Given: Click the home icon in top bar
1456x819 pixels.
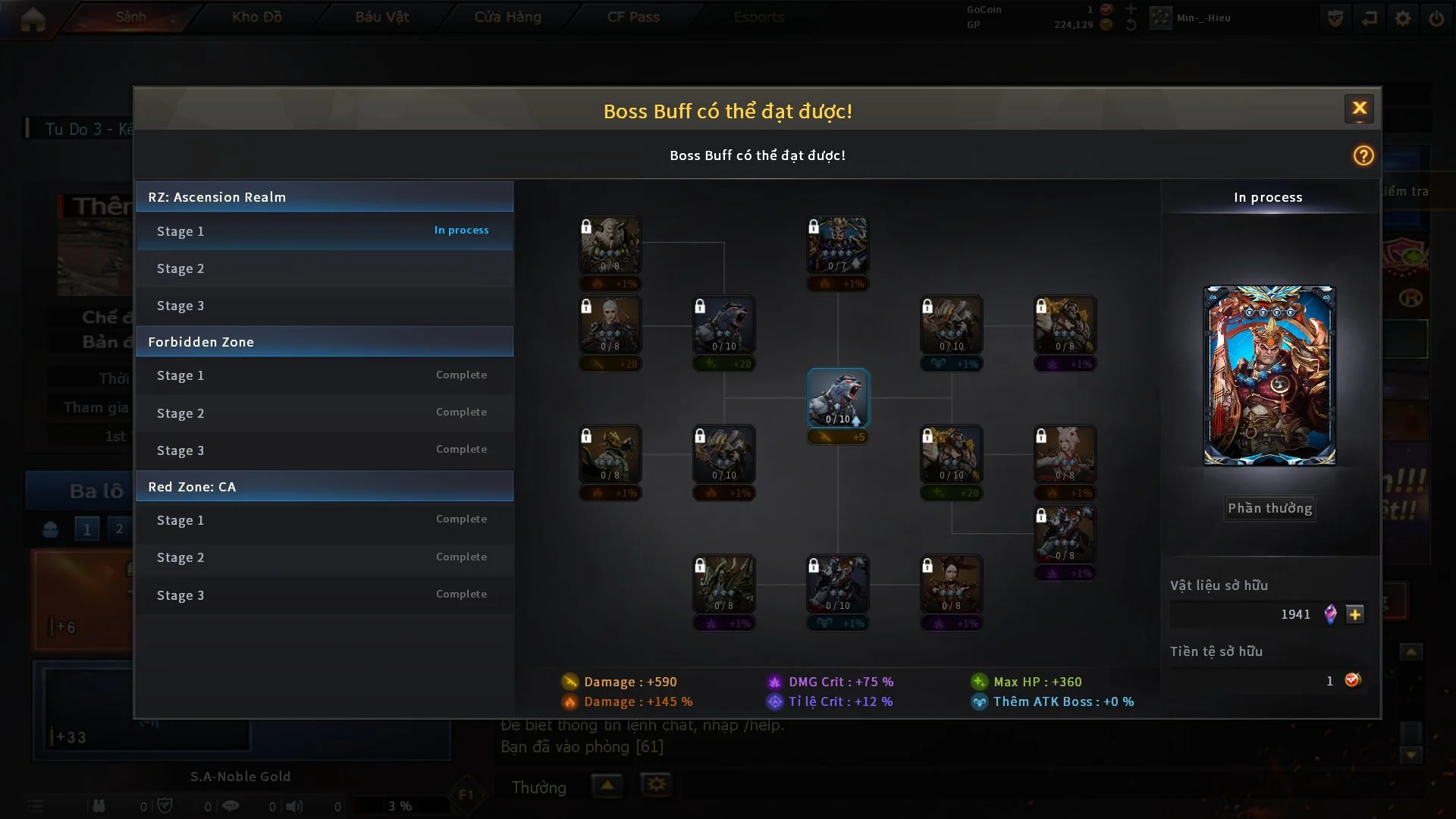Looking at the screenshot, I should [x=33, y=19].
